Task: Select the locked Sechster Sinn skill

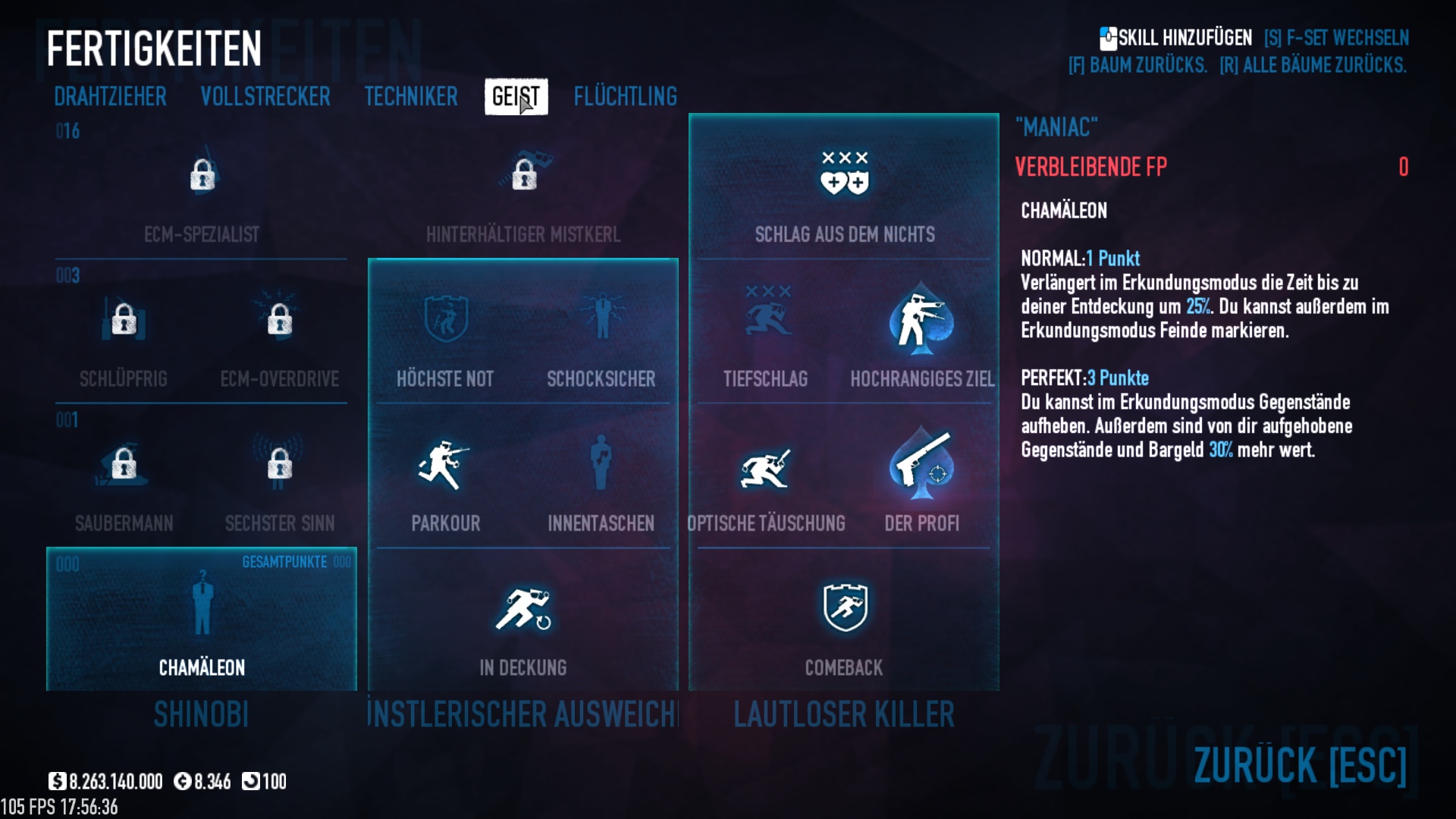Action: (279, 465)
